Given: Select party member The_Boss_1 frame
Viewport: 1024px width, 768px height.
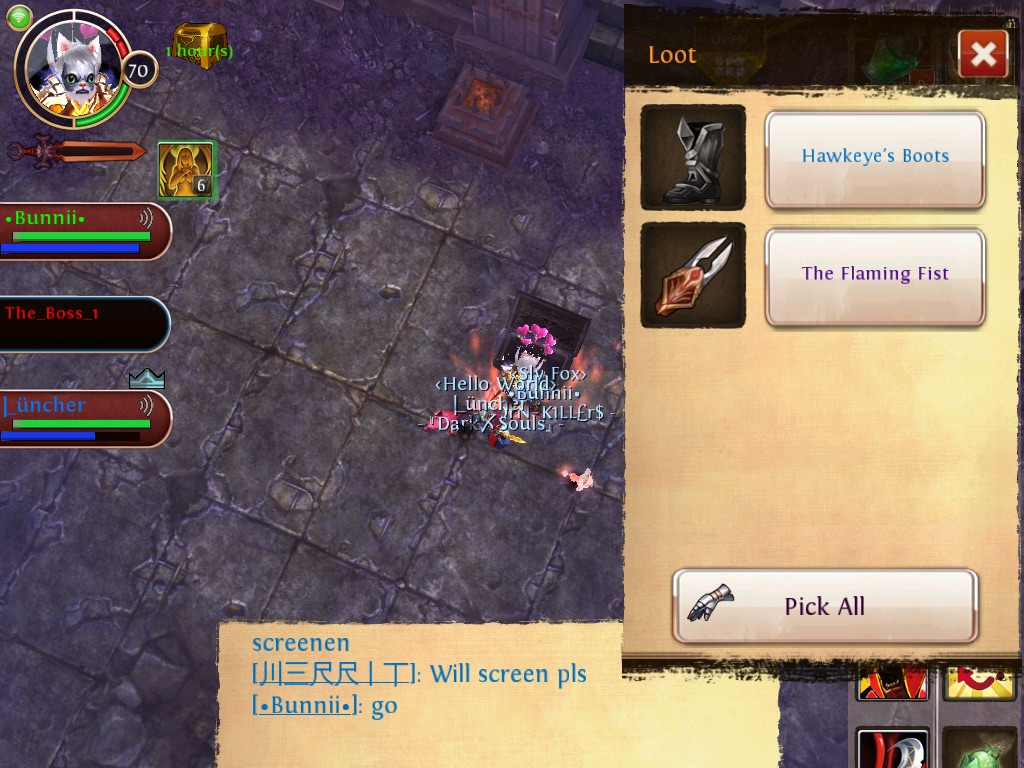Looking at the screenshot, I should (84, 323).
